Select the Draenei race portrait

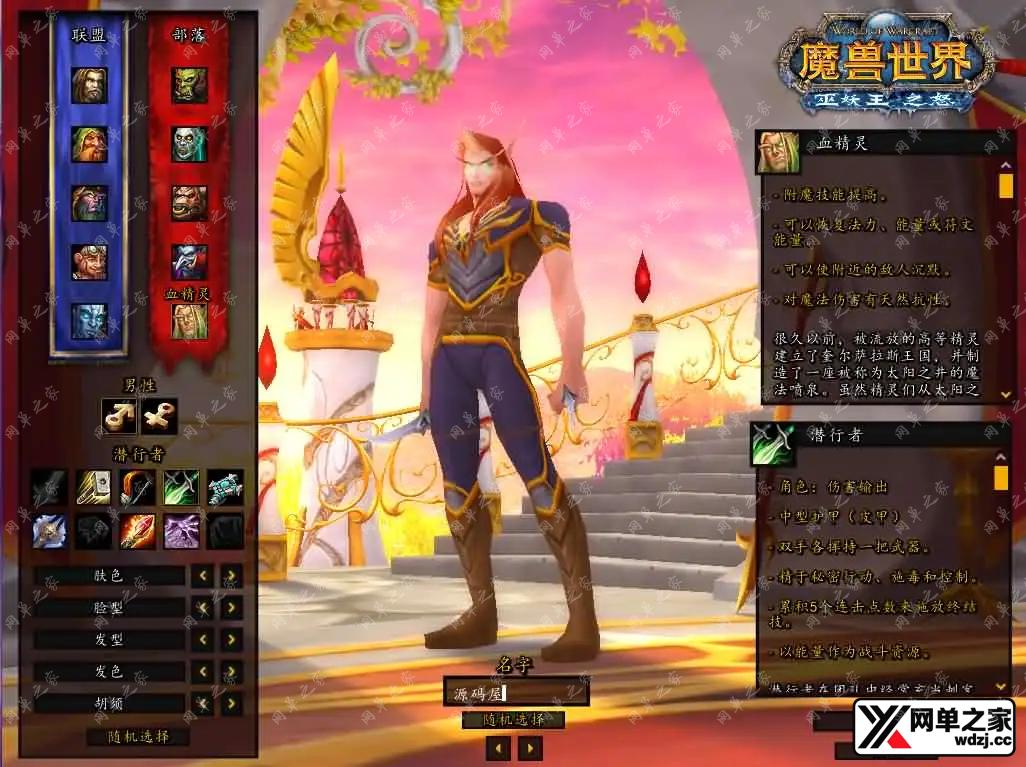tap(89, 321)
